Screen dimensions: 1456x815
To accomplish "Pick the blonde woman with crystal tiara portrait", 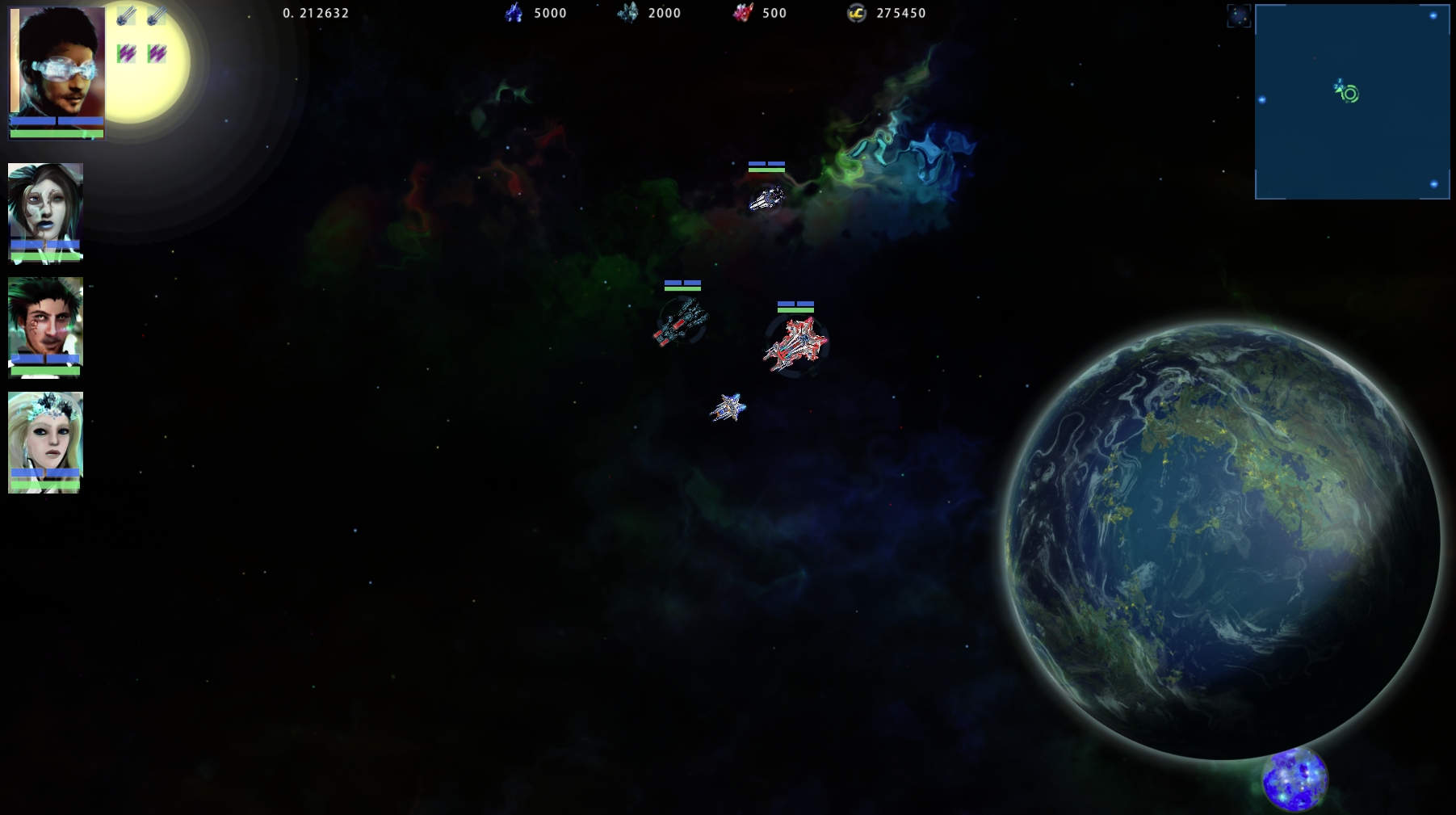I will (45, 435).
